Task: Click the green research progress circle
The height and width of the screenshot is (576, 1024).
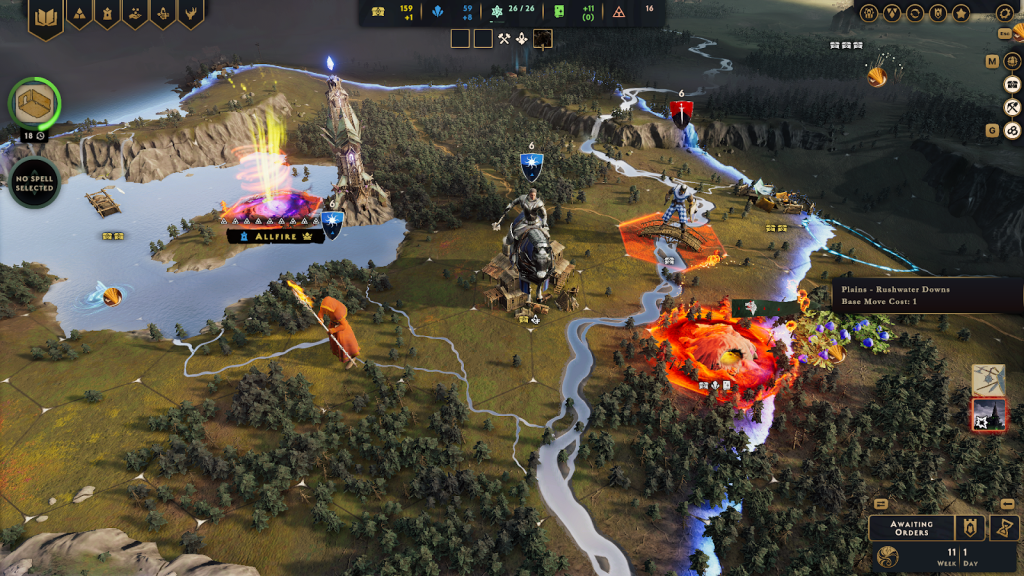Action: (x=35, y=104)
